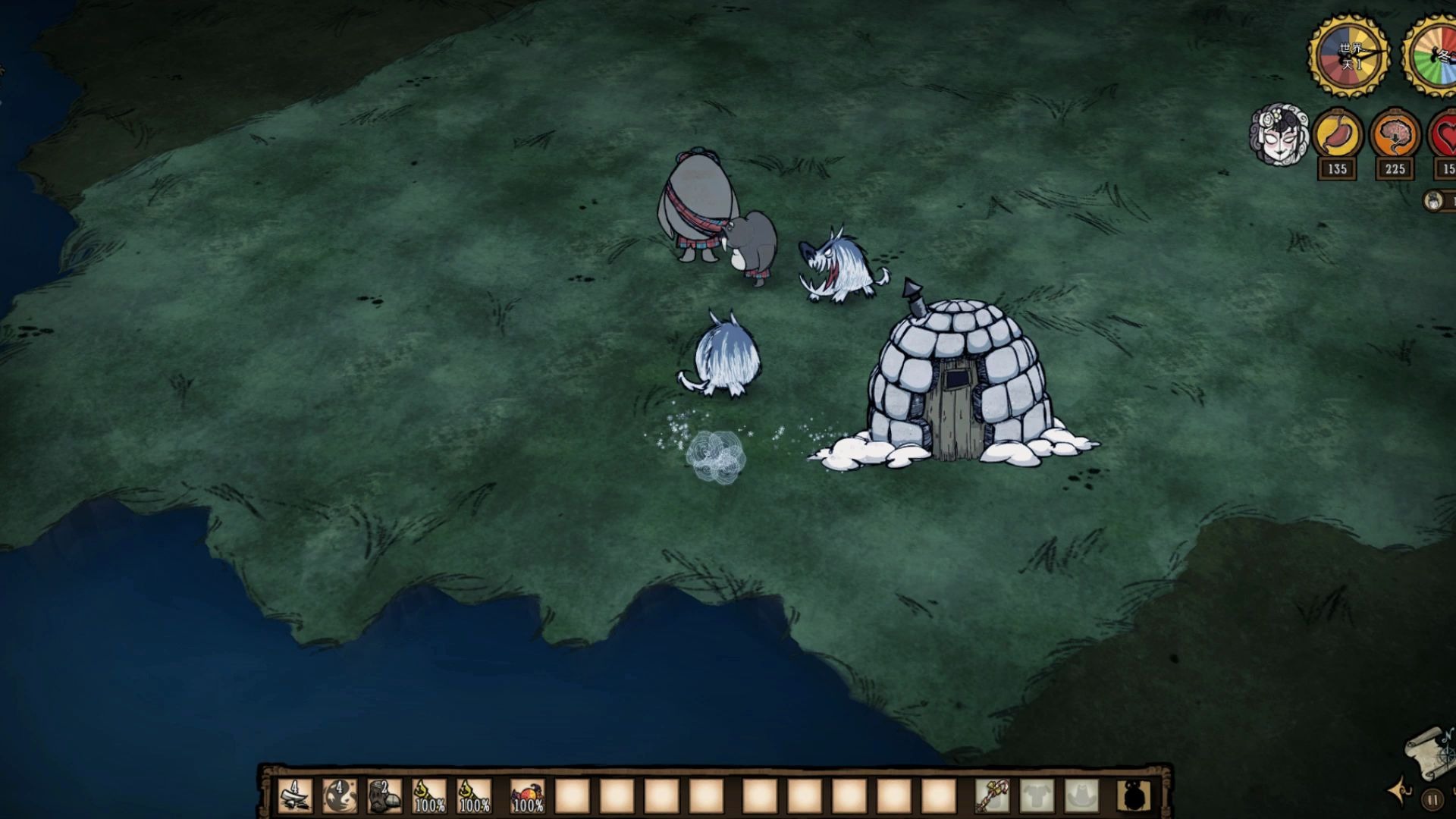The width and height of the screenshot is (1456, 819).
Task: Click the round pause button
Action: [x=1432, y=799]
